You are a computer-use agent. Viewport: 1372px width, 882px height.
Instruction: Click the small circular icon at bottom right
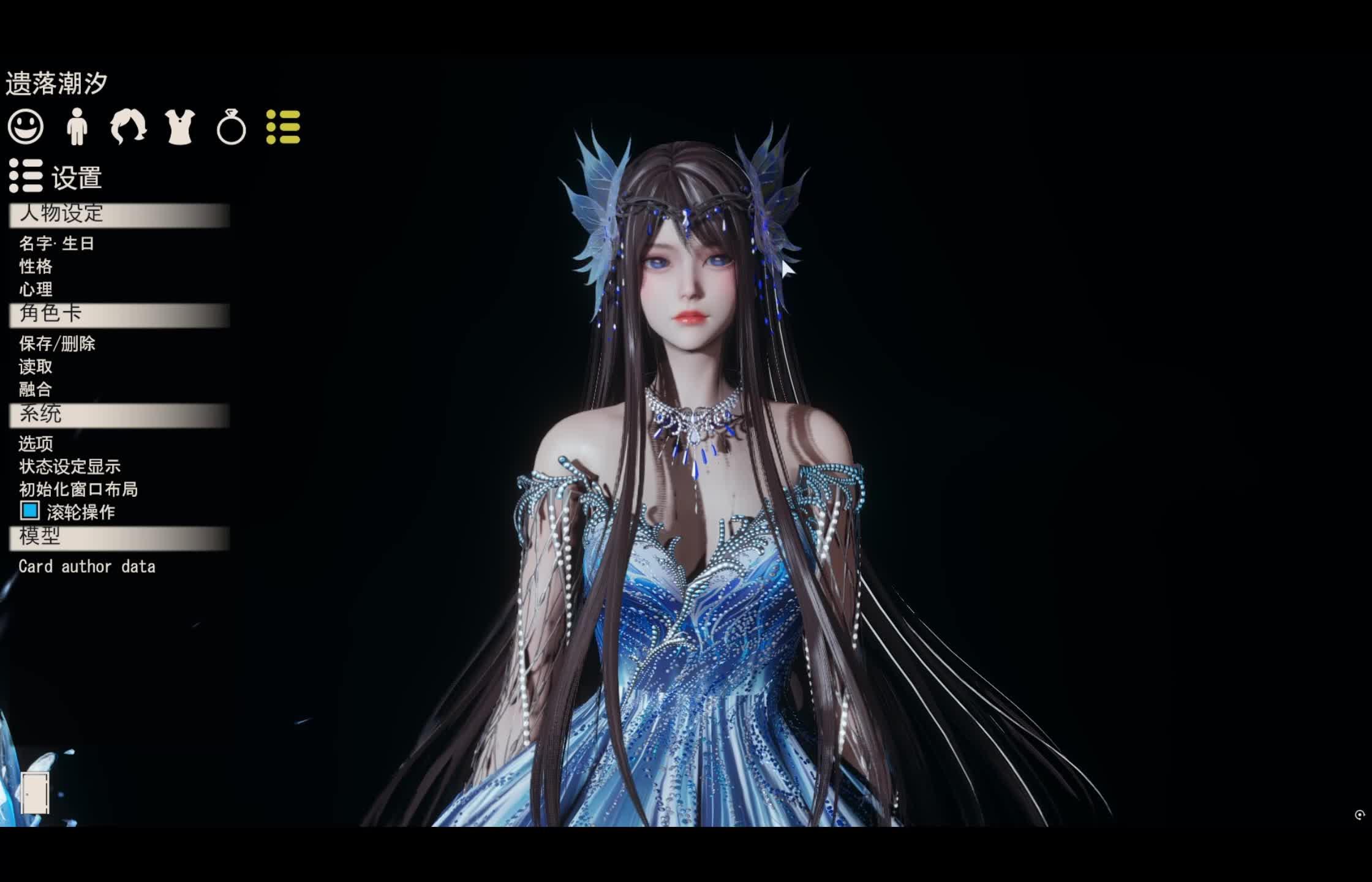tap(1359, 815)
